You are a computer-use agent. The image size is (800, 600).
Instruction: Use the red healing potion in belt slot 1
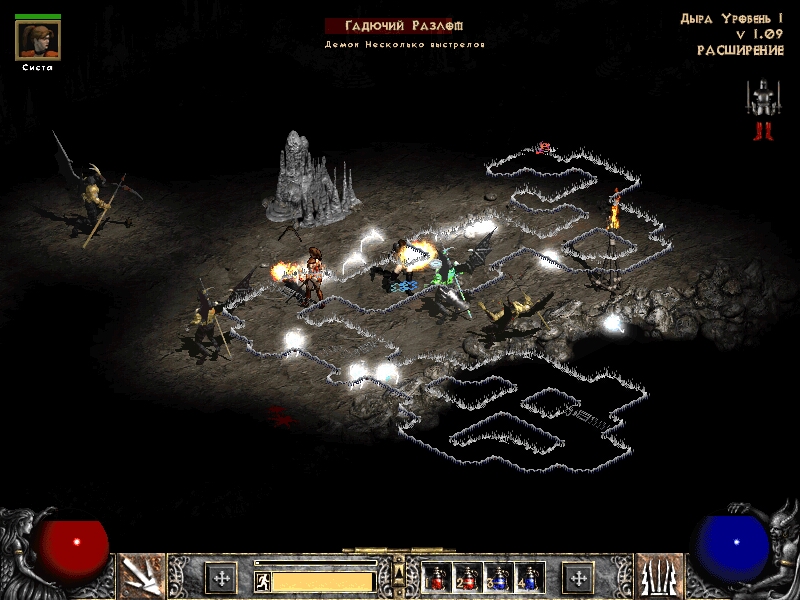(437, 577)
